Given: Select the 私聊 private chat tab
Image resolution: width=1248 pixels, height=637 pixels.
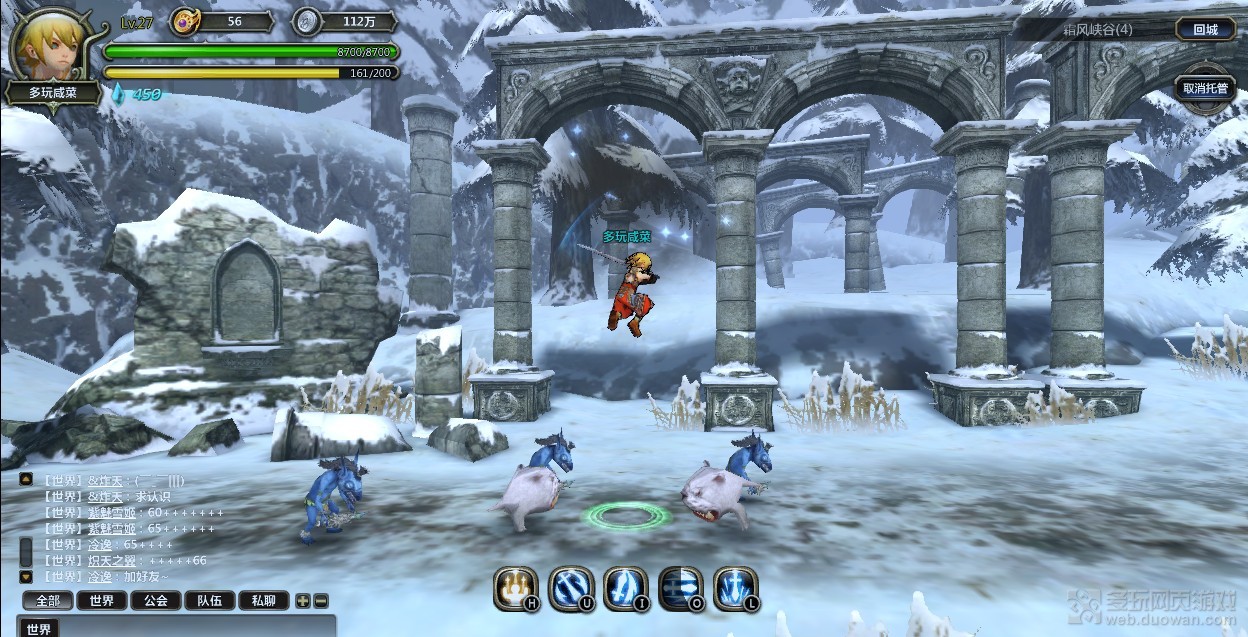Looking at the screenshot, I should pos(264,601).
